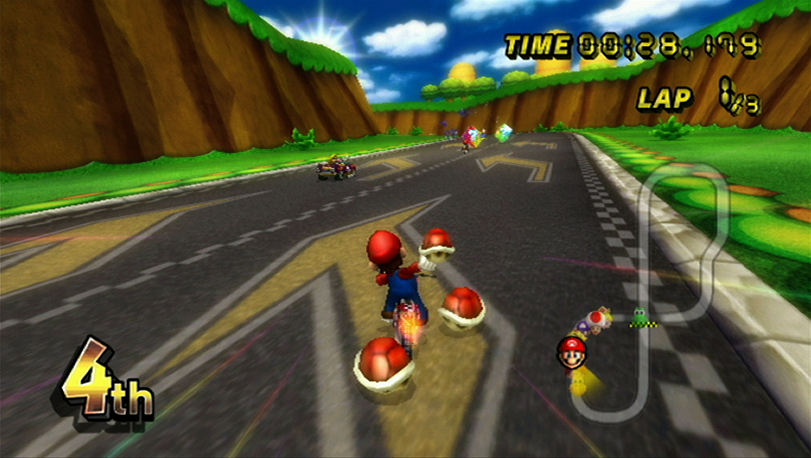Select Mario's head marker on the minimap
This screenshot has height=458, width=811.
click(571, 352)
